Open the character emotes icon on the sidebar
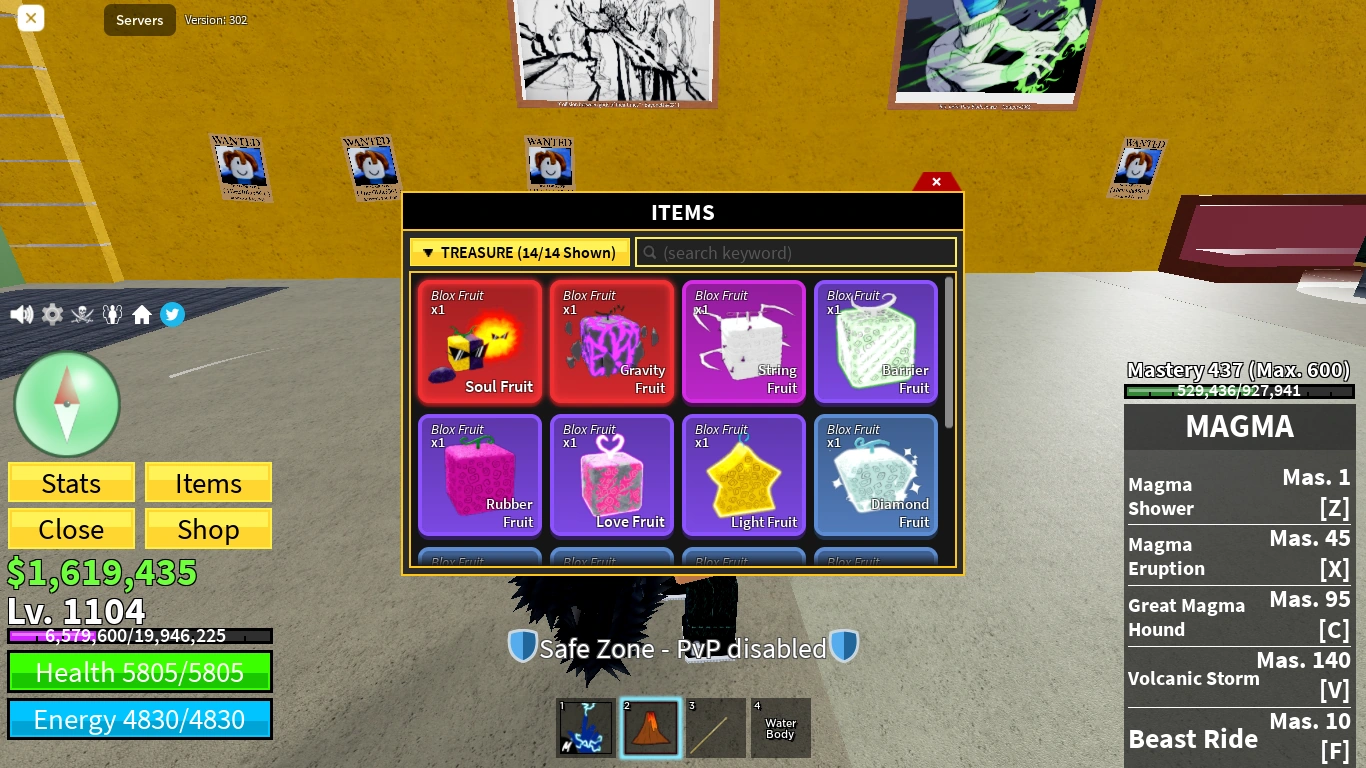Image resolution: width=1366 pixels, height=768 pixels. [112, 314]
